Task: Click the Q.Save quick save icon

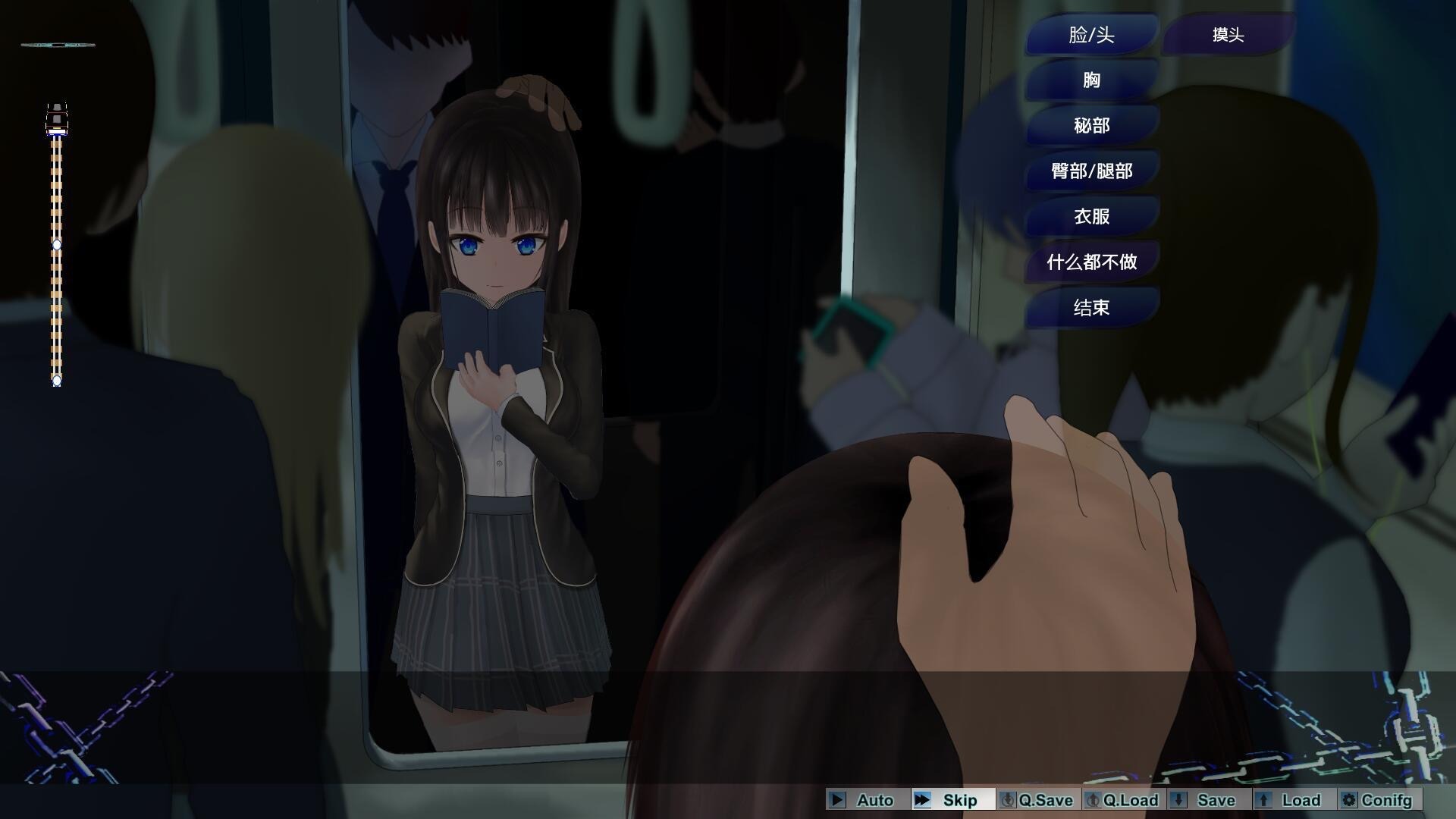Action: click(x=1009, y=800)
